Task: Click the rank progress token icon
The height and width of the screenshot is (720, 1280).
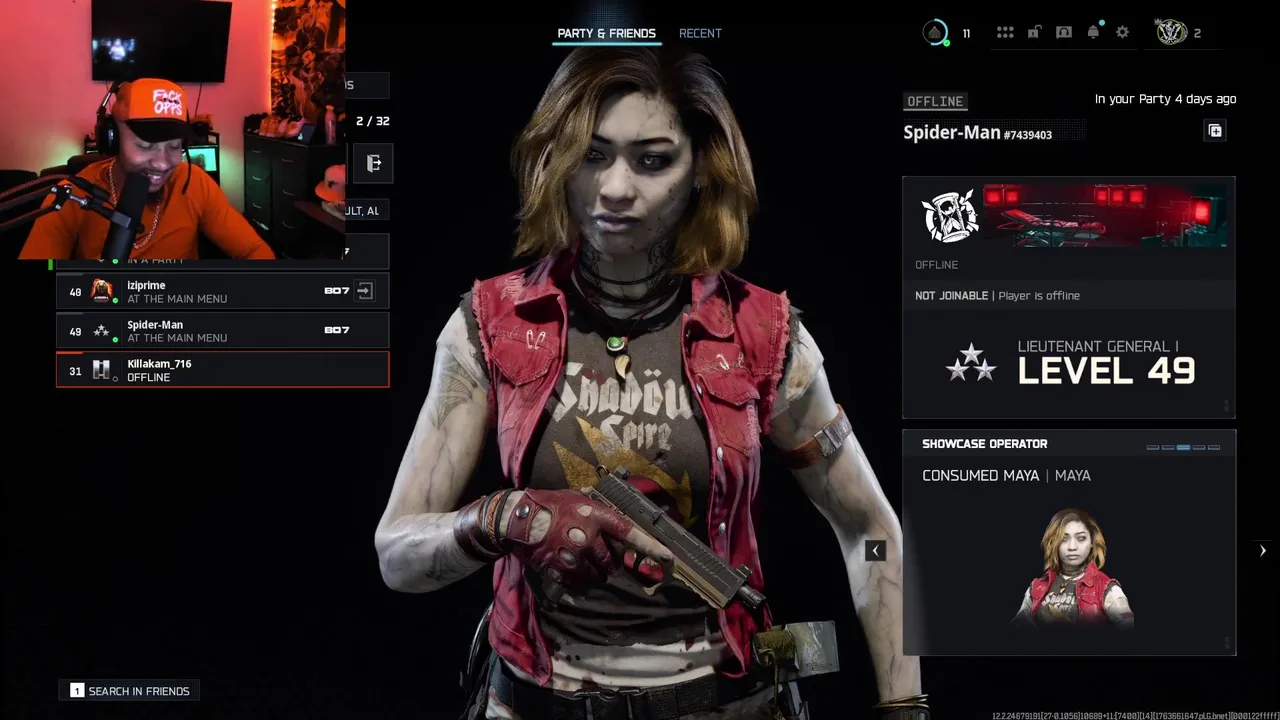Action: tap(935, 33)
